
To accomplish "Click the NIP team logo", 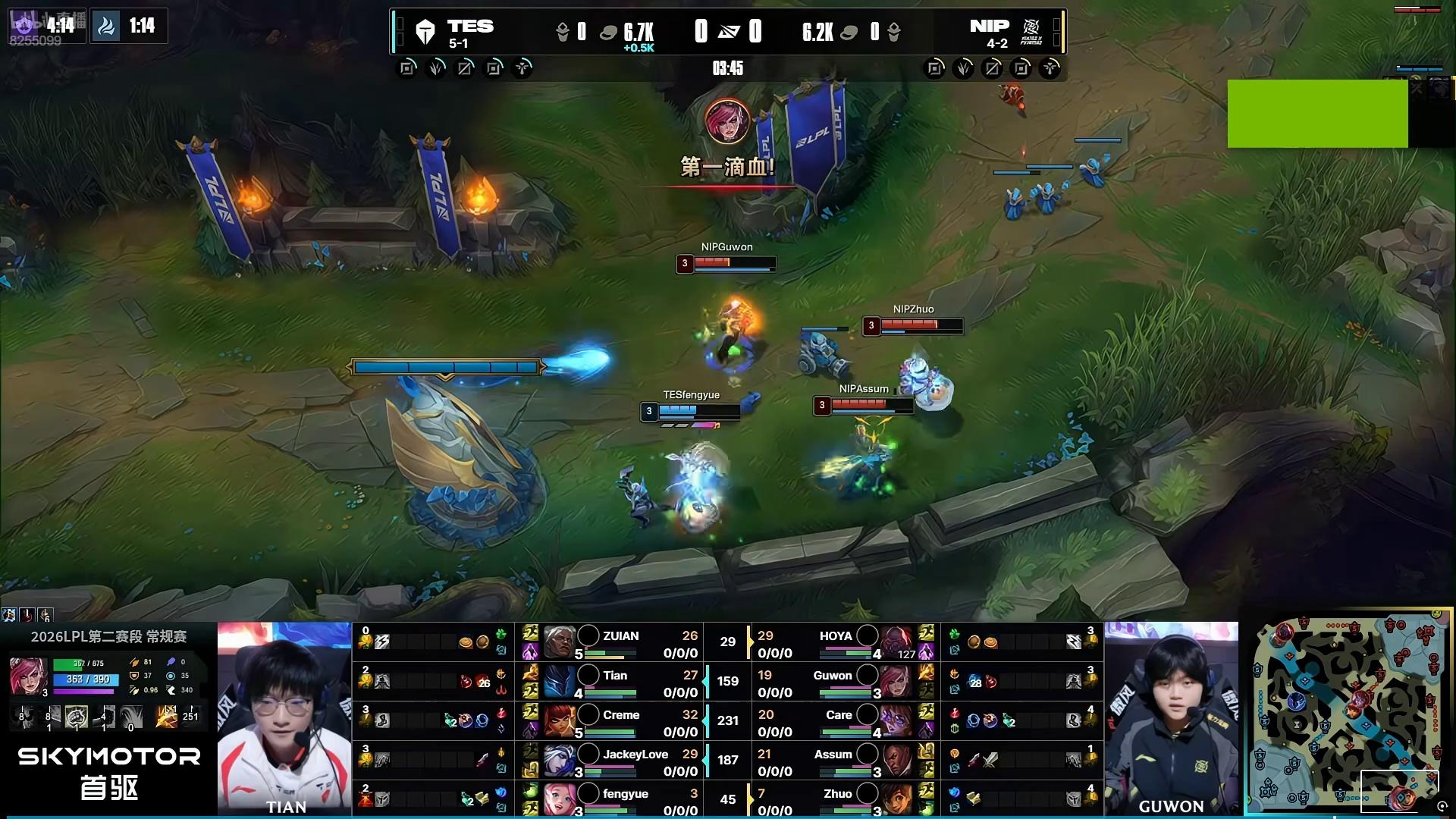I will coord(1031,32).
